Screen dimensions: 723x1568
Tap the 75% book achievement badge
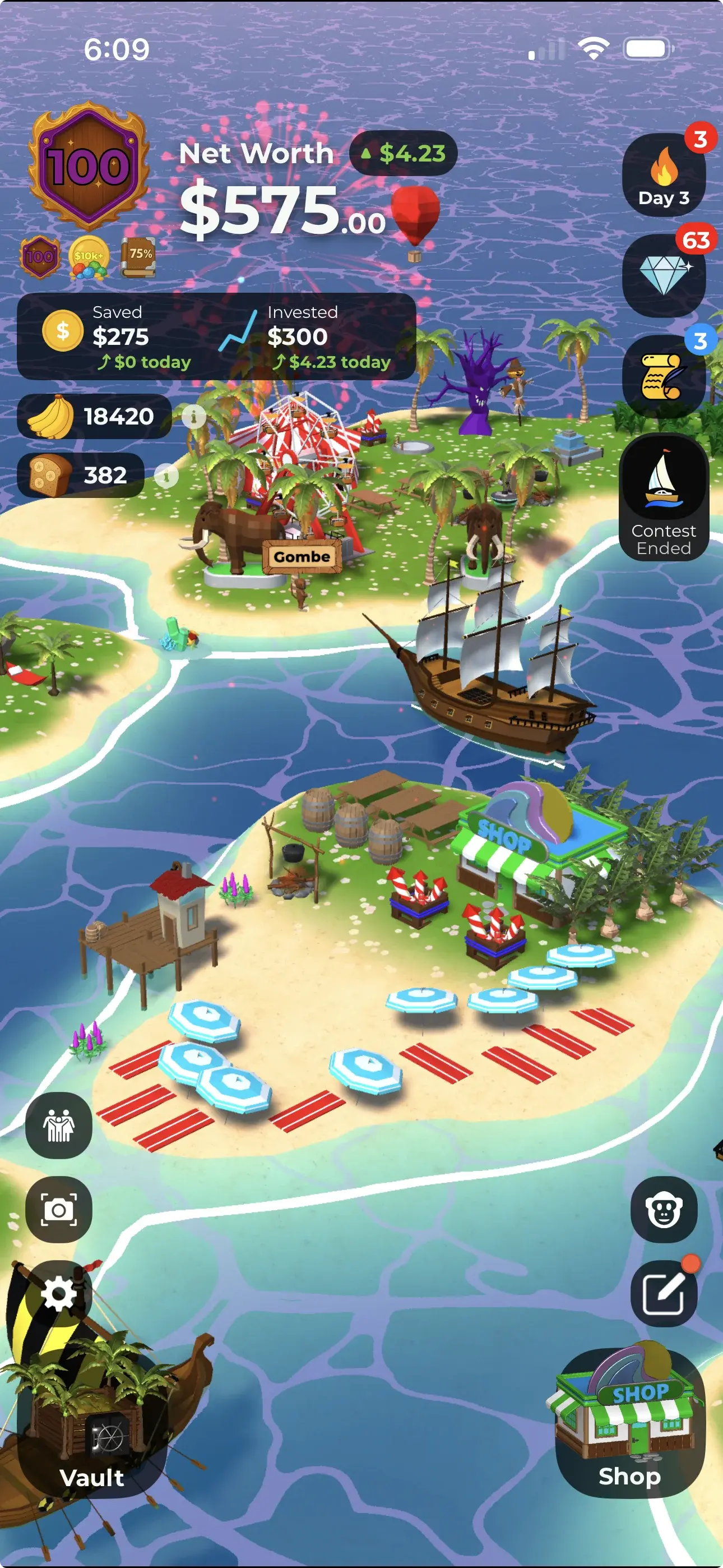click(x=139, y=256)
